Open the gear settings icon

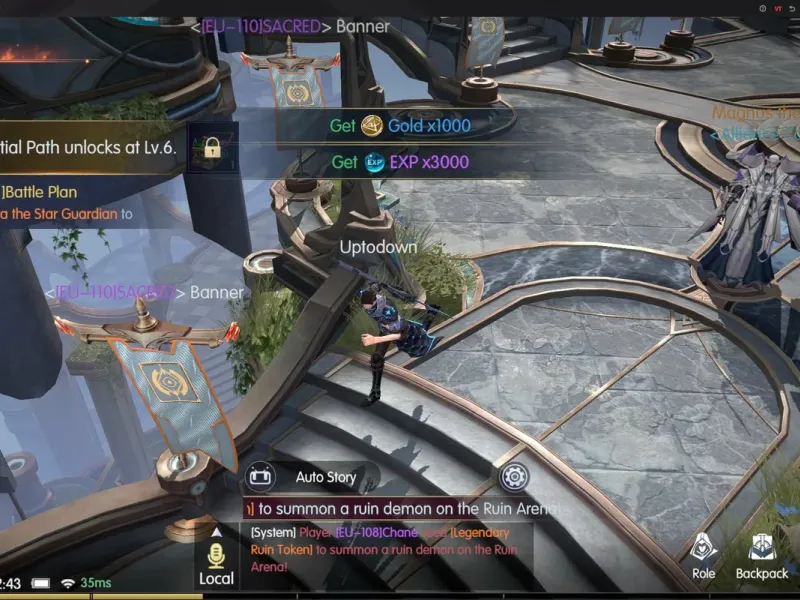click(x=513, y=476)
